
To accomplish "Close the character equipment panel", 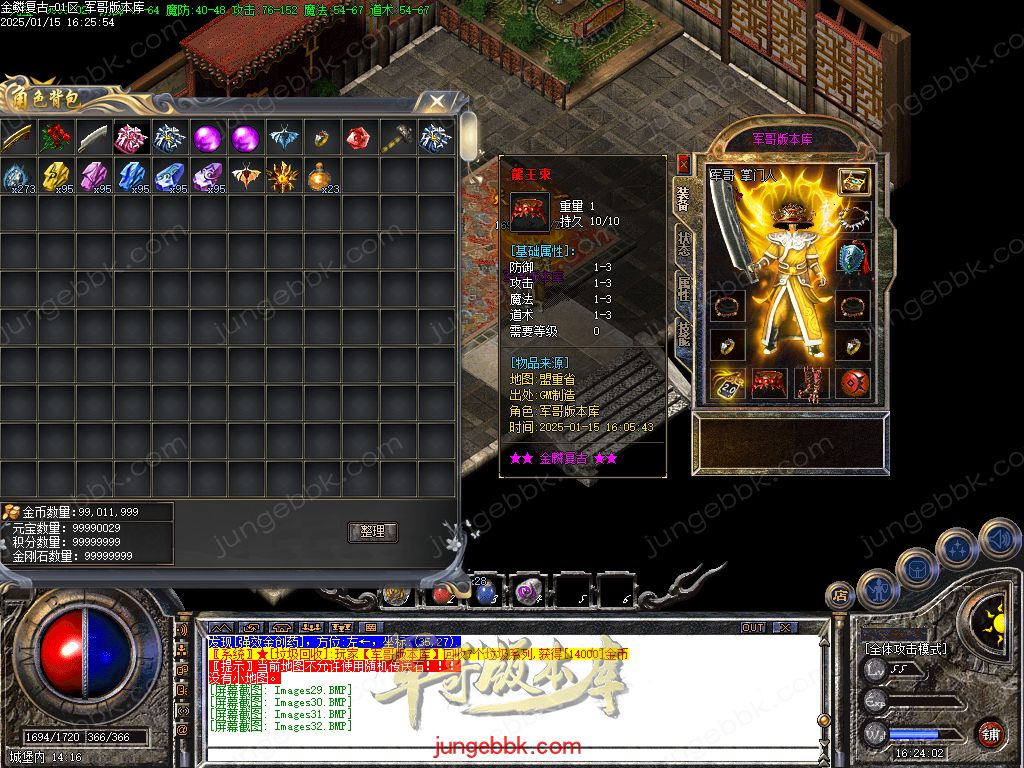I will (684, 162).
